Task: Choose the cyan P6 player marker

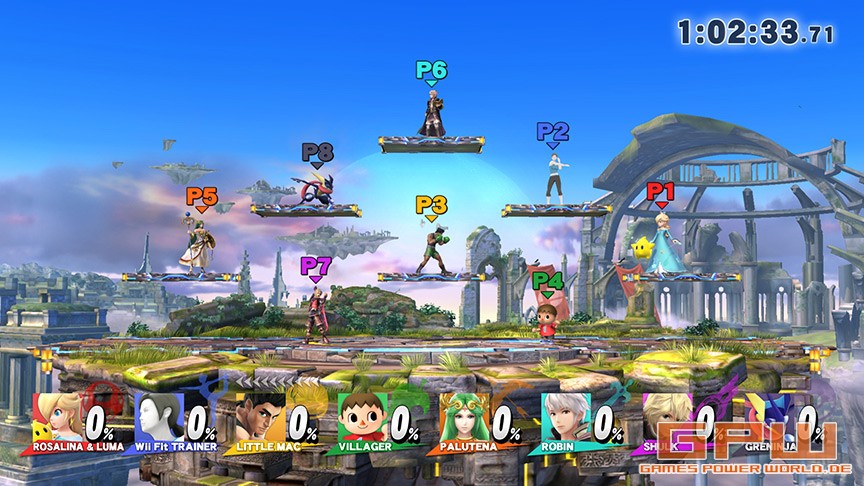Action: pos(431,72)
